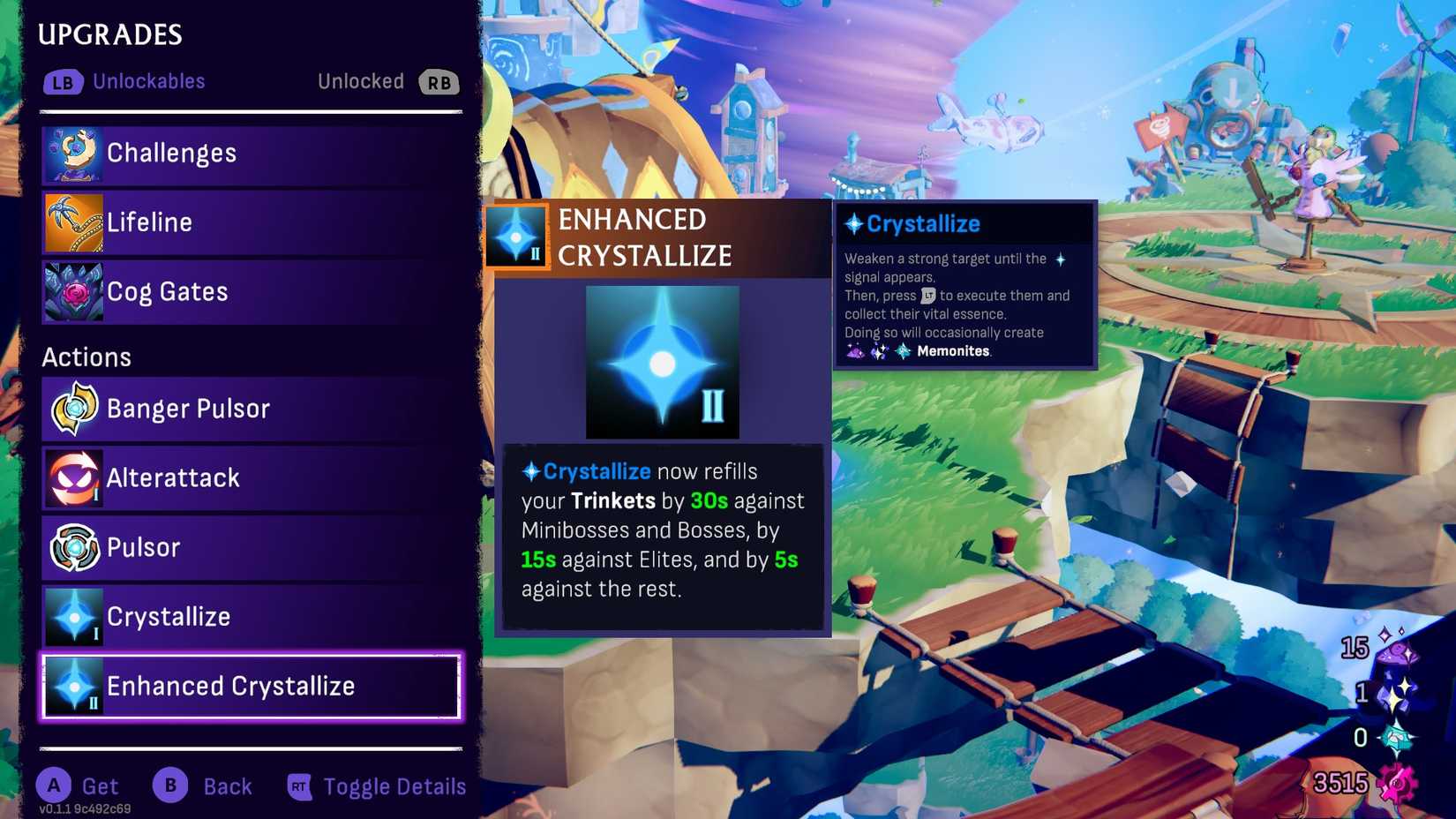
Task: Click the Banger Pulsor icon
Action: tap(75, 409)
